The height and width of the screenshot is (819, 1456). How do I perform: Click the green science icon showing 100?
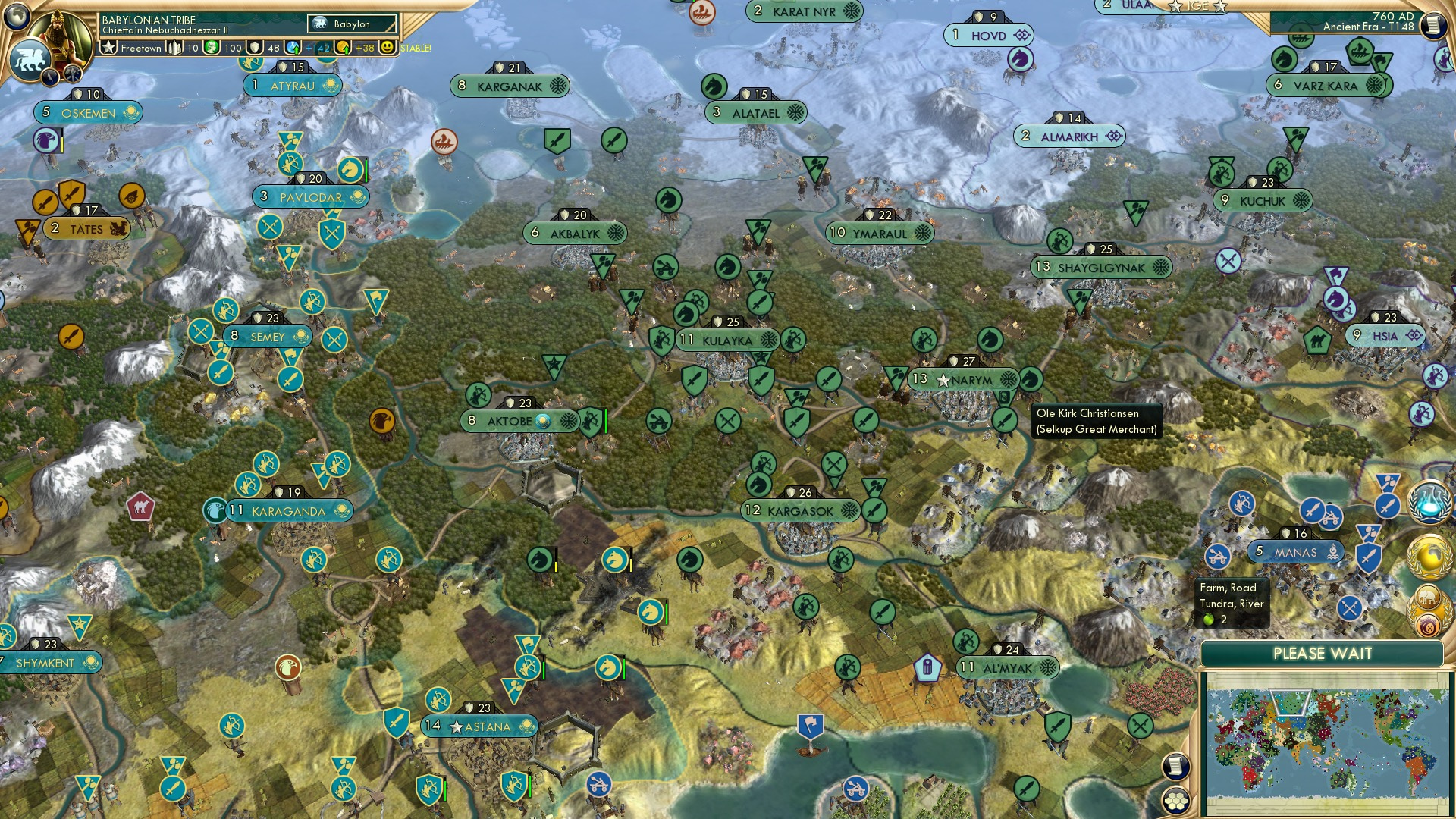click(212, 48)
